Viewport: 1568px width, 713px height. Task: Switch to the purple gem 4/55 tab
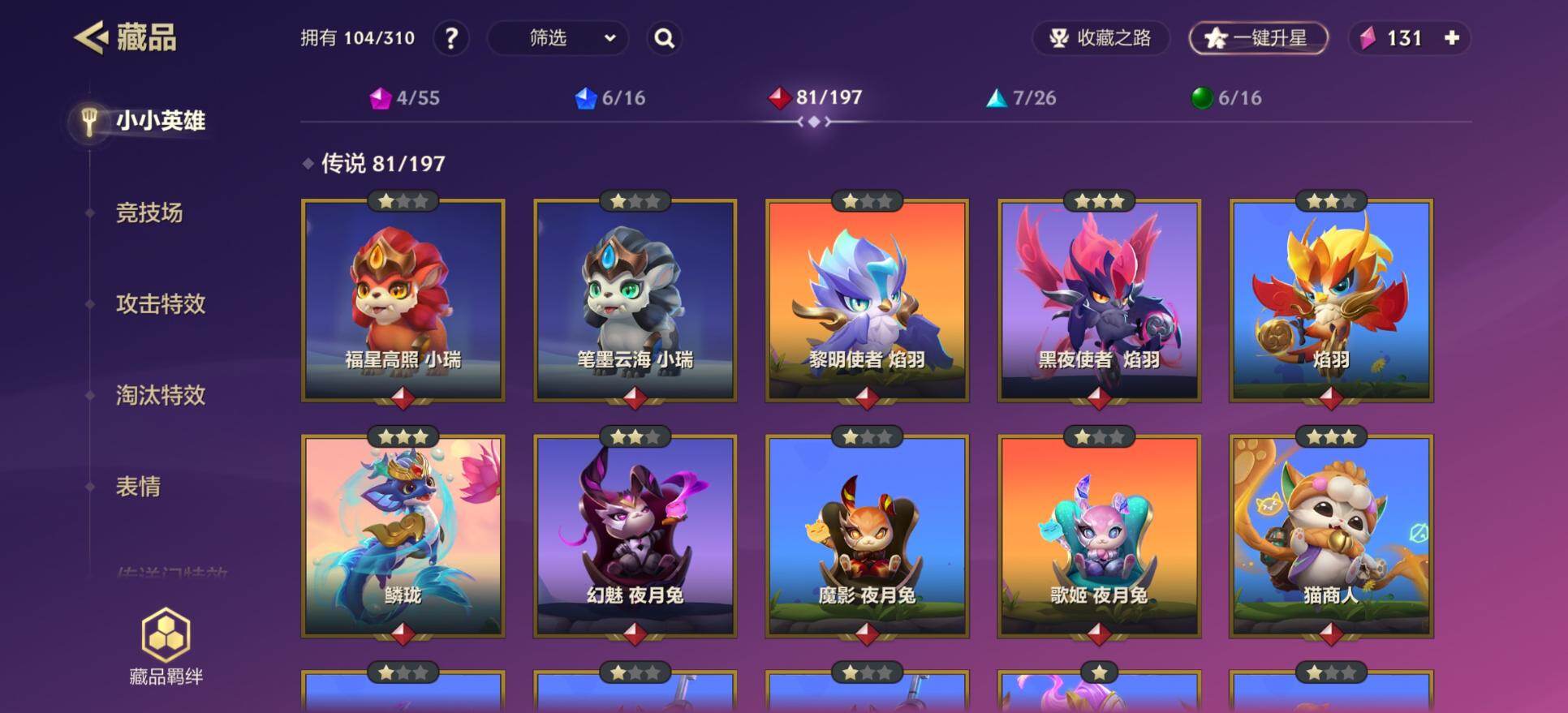[404, 98]
